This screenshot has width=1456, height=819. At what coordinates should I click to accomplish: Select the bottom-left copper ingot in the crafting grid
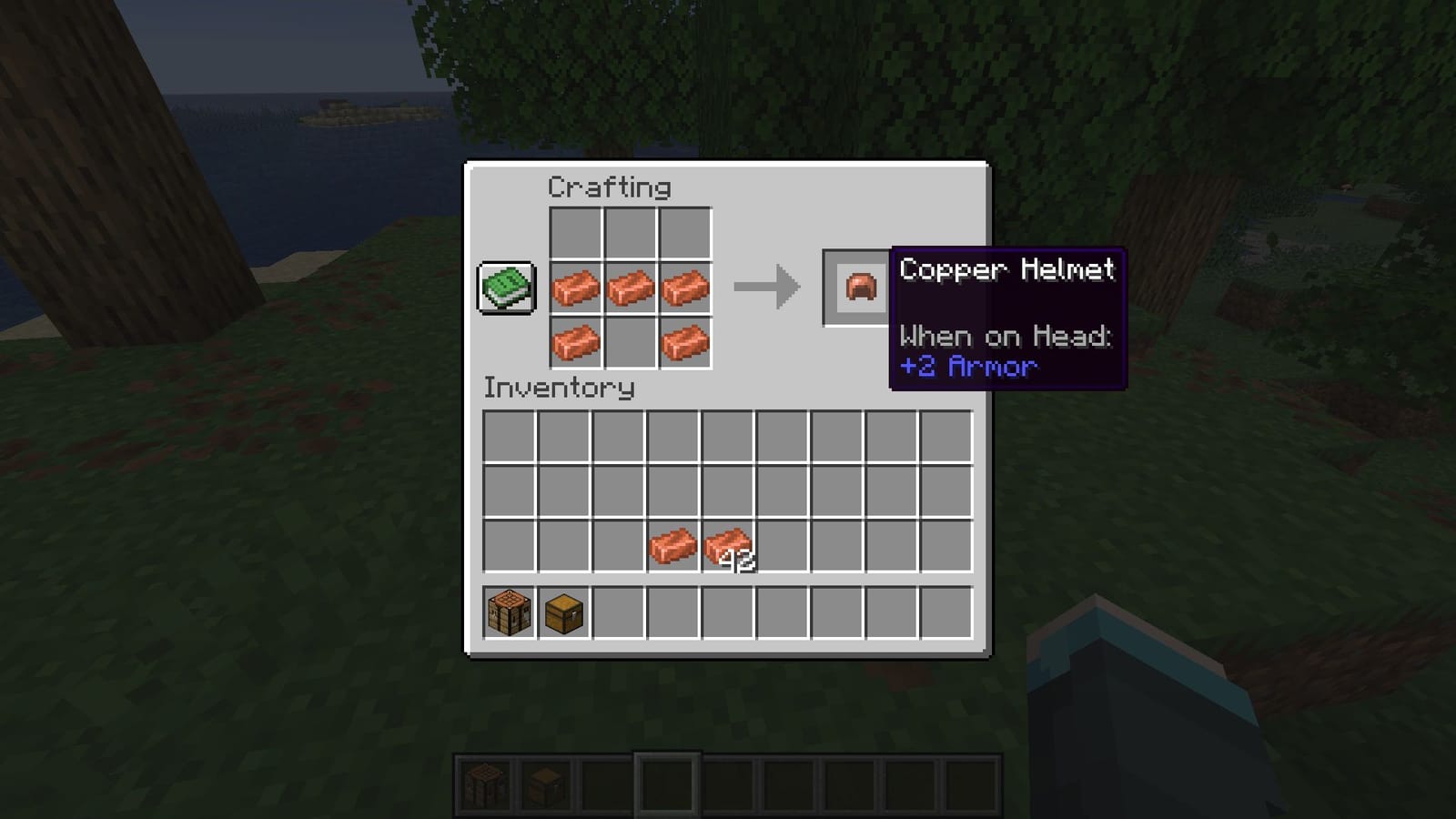[577, 340]
